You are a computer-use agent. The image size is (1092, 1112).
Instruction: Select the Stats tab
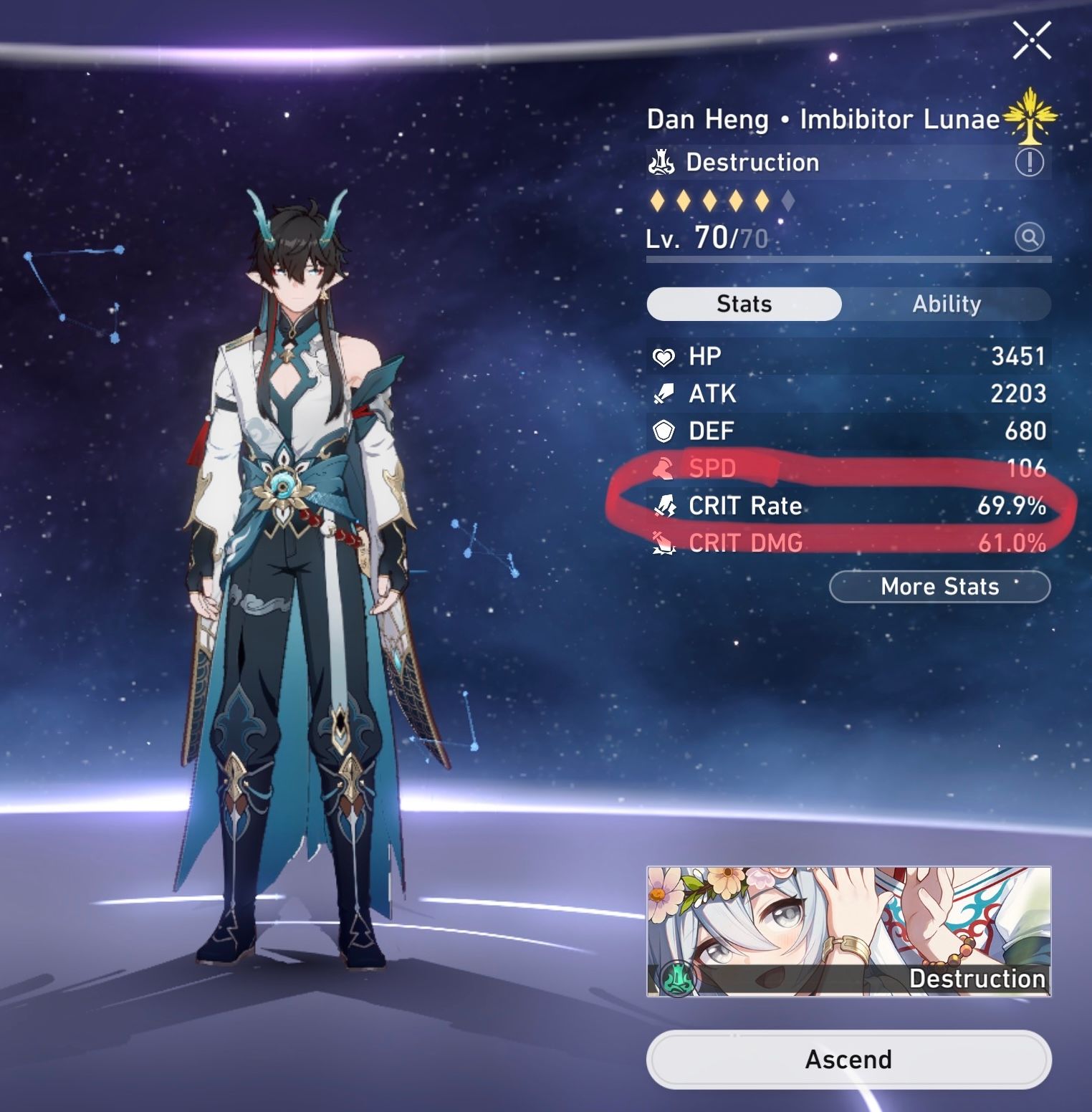click(x=743, y=304)
